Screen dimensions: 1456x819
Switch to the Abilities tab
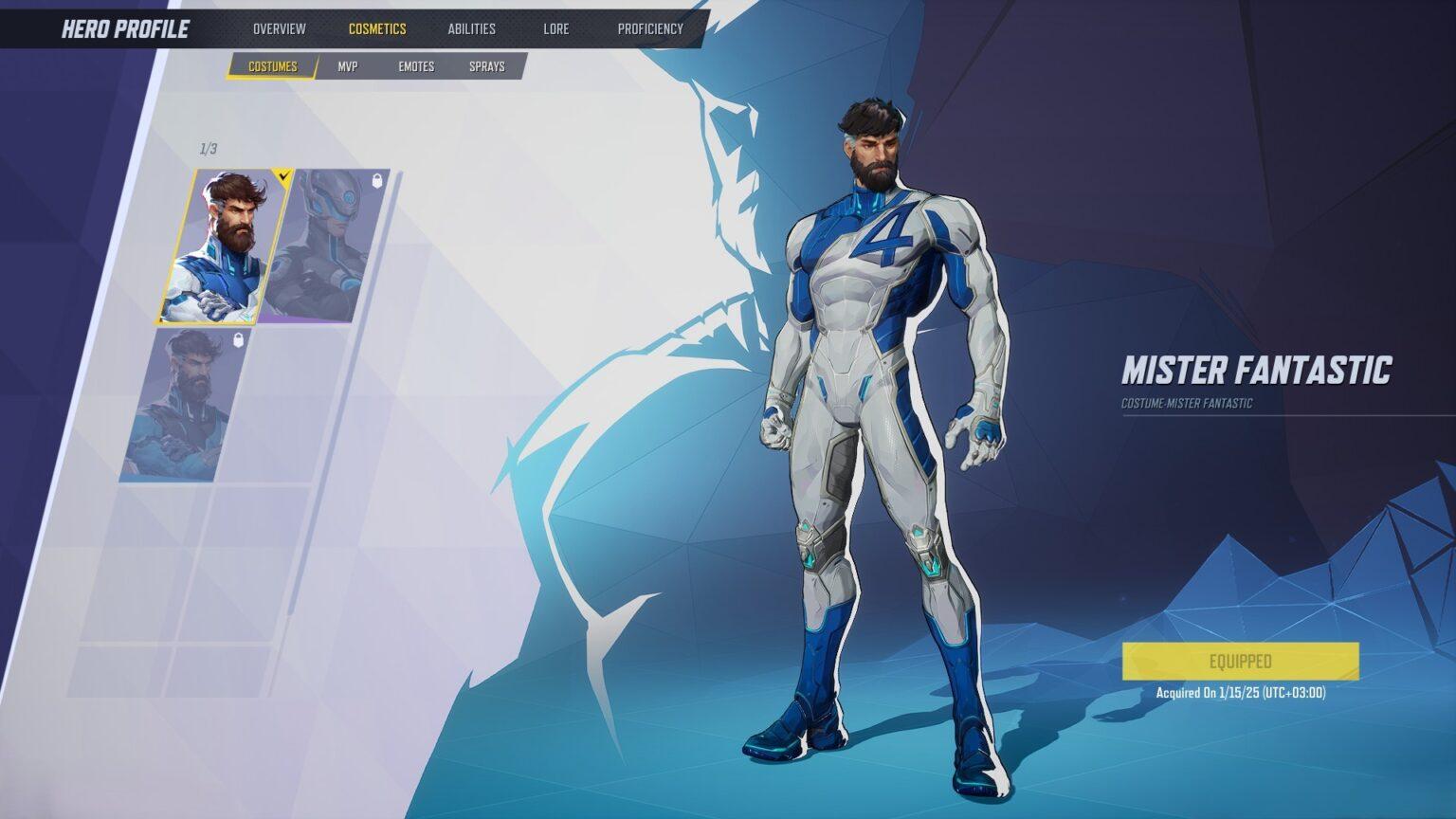pyautogui.click(x=471, y=28)
